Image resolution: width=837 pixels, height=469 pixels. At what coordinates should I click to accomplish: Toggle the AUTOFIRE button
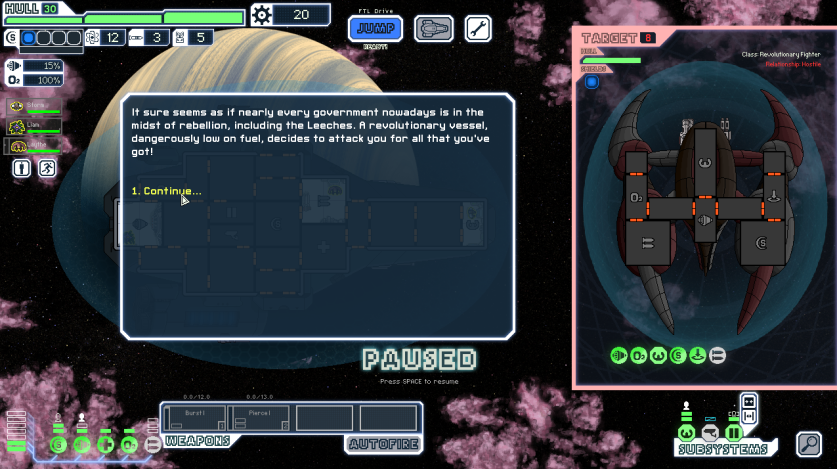(x=381, y=443)
